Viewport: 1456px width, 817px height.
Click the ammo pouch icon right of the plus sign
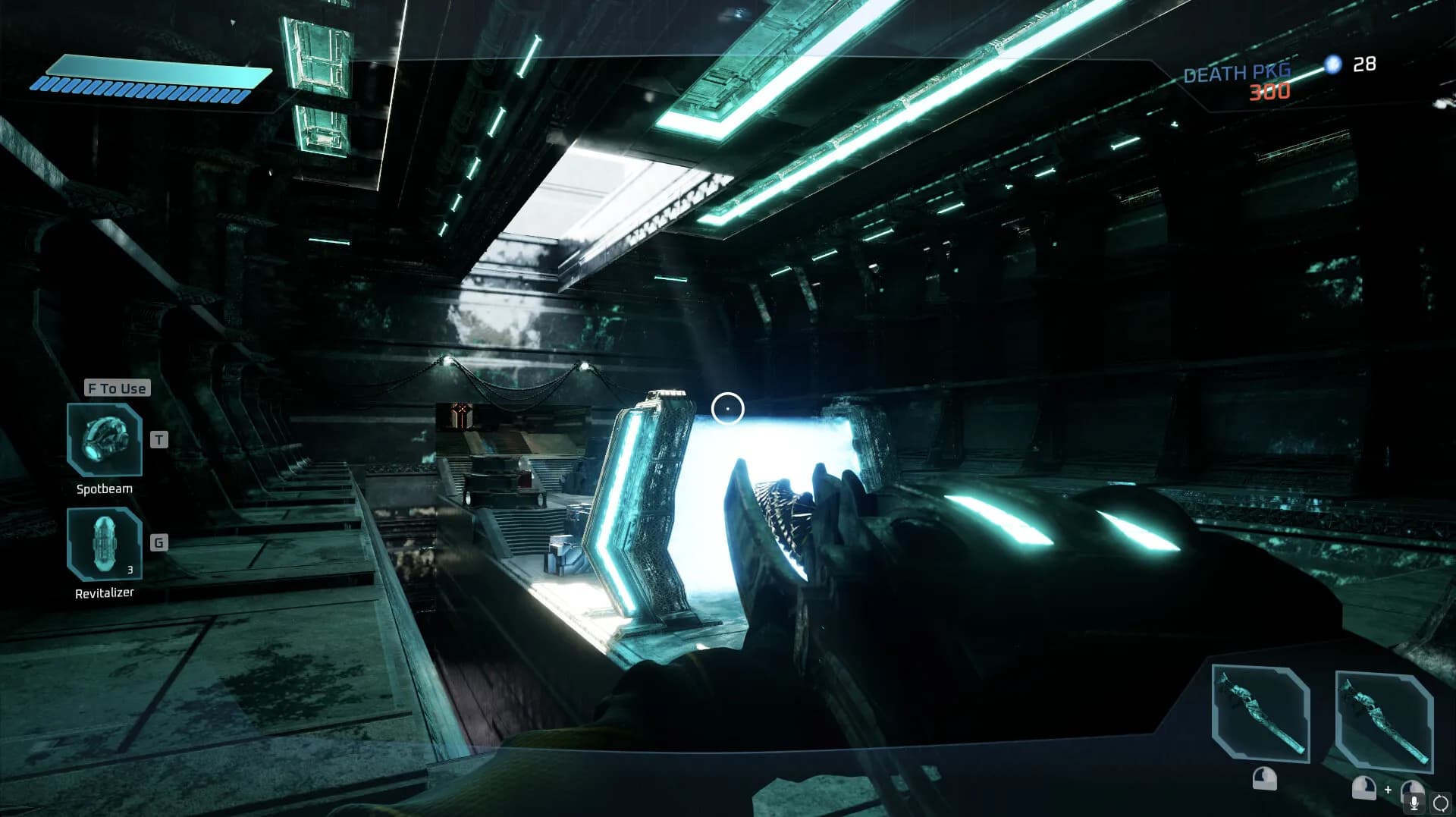[x=1412, y=789]
